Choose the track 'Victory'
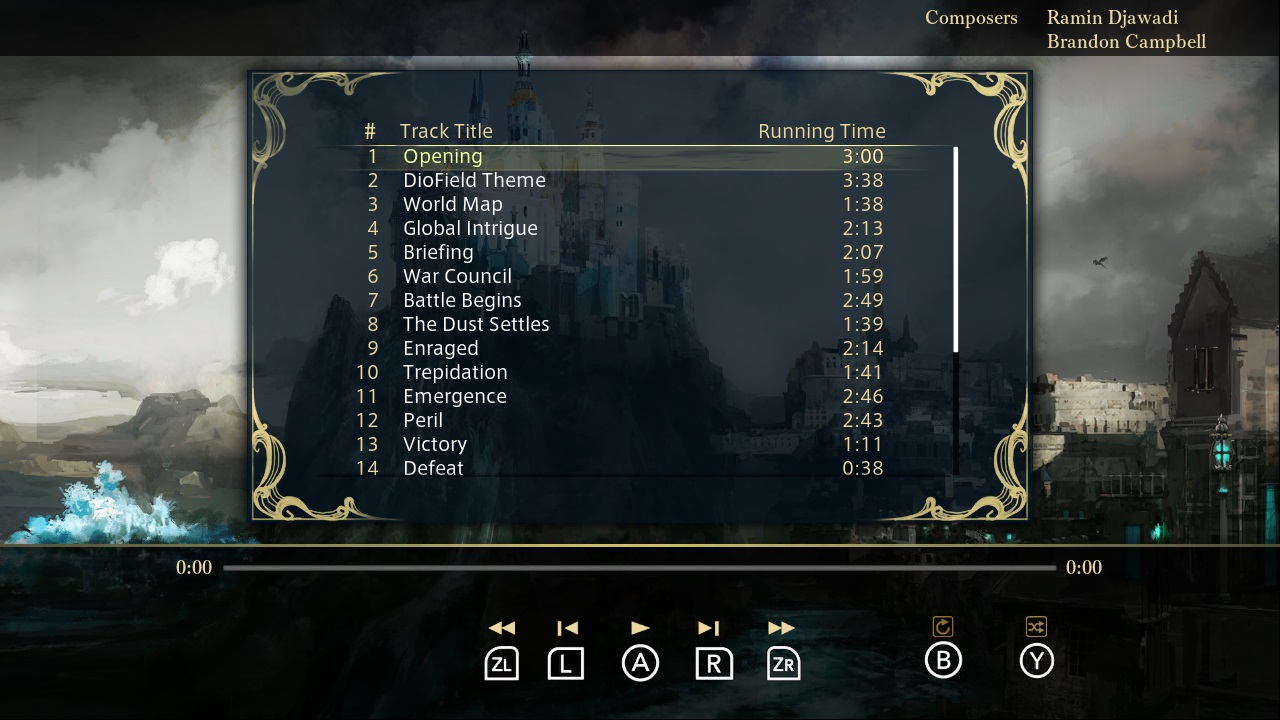 [x=435, y=444]
